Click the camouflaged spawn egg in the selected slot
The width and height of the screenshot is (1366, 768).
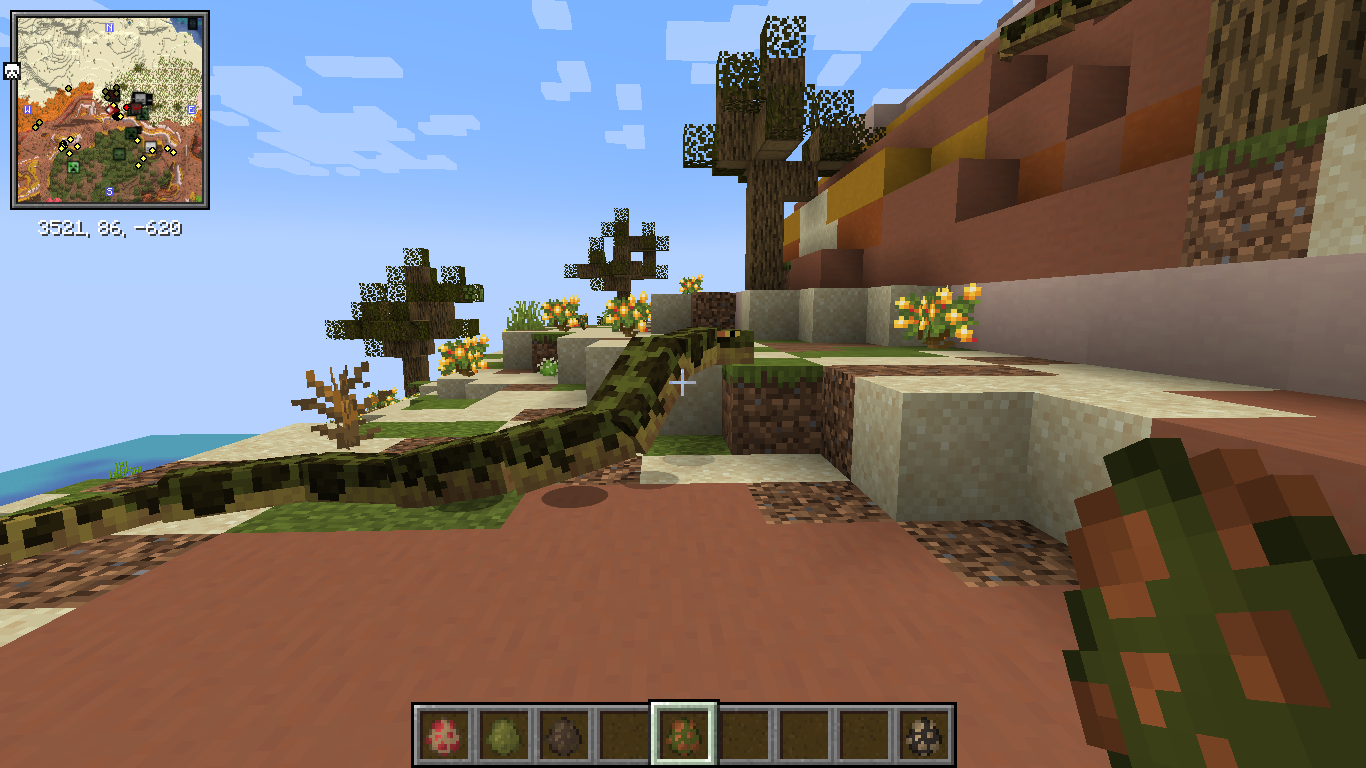click(685, 733)
